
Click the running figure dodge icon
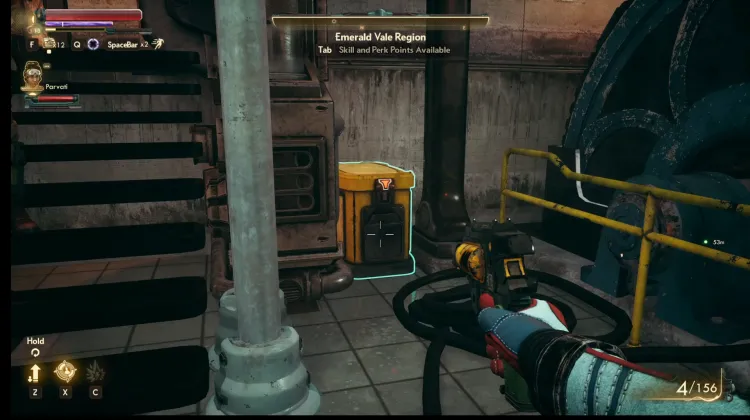click(158, 44)
